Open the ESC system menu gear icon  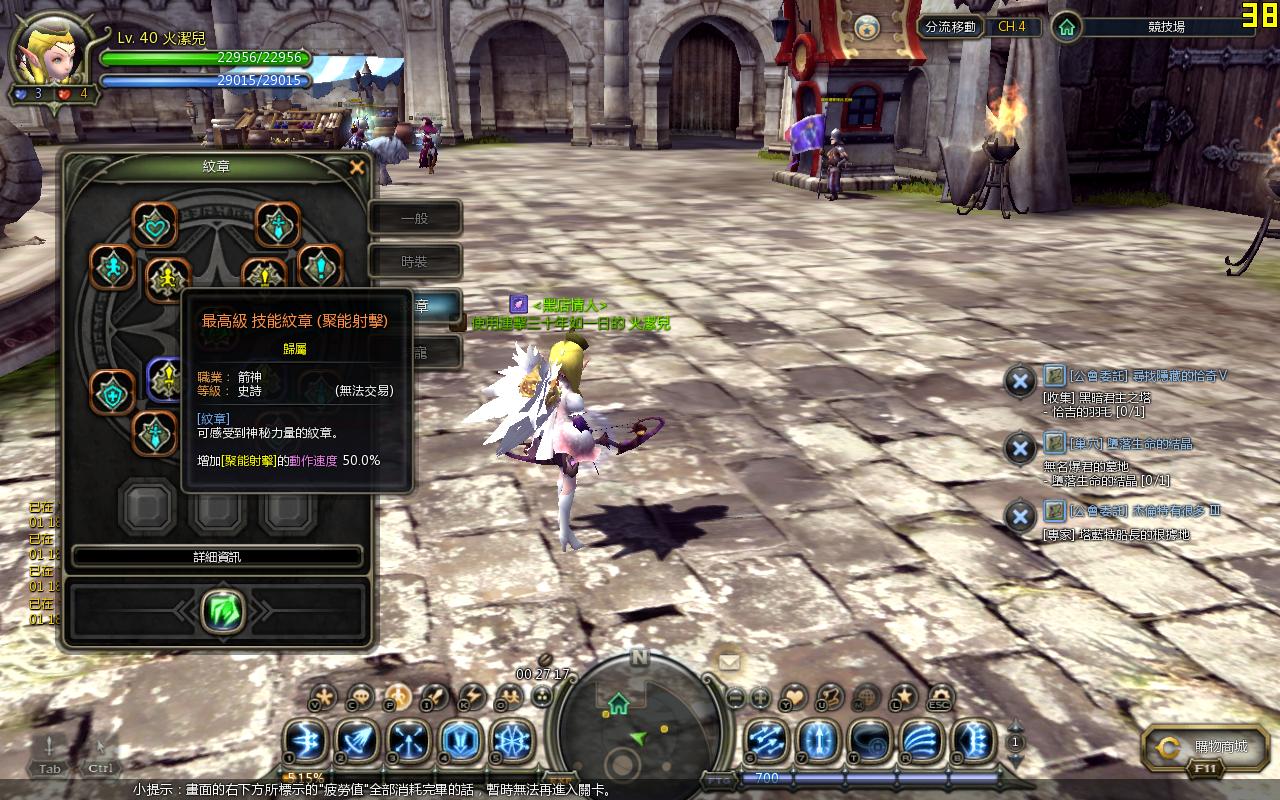(x=940, y=696)
